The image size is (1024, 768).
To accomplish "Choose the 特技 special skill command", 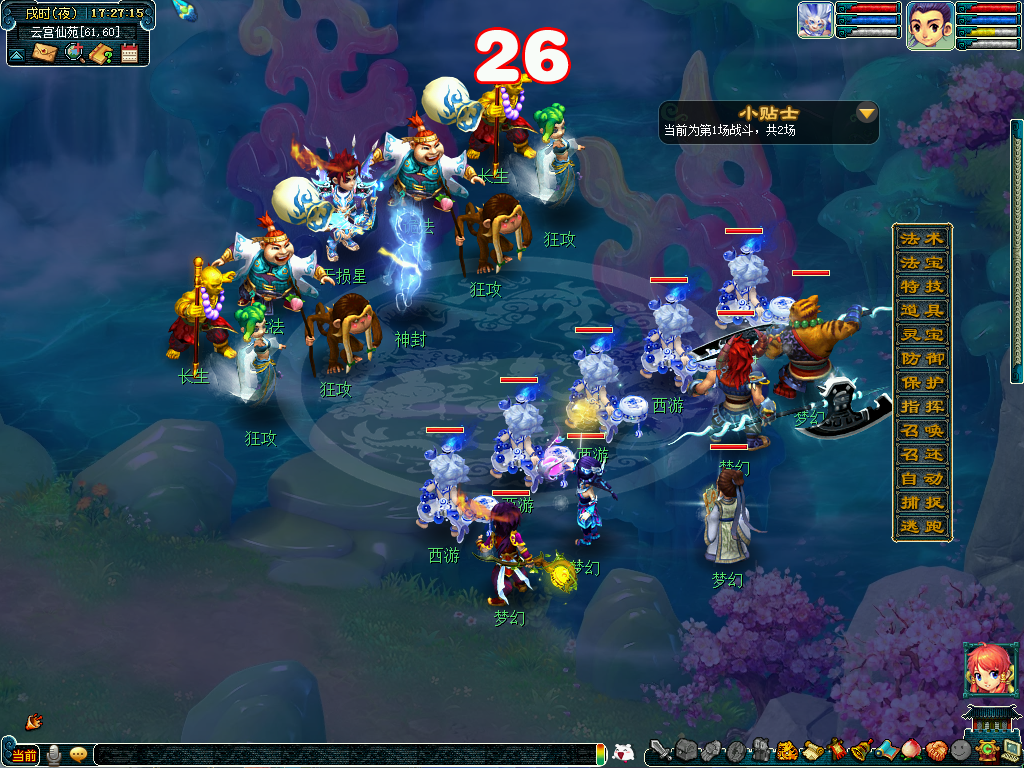I will pos(922,286).
